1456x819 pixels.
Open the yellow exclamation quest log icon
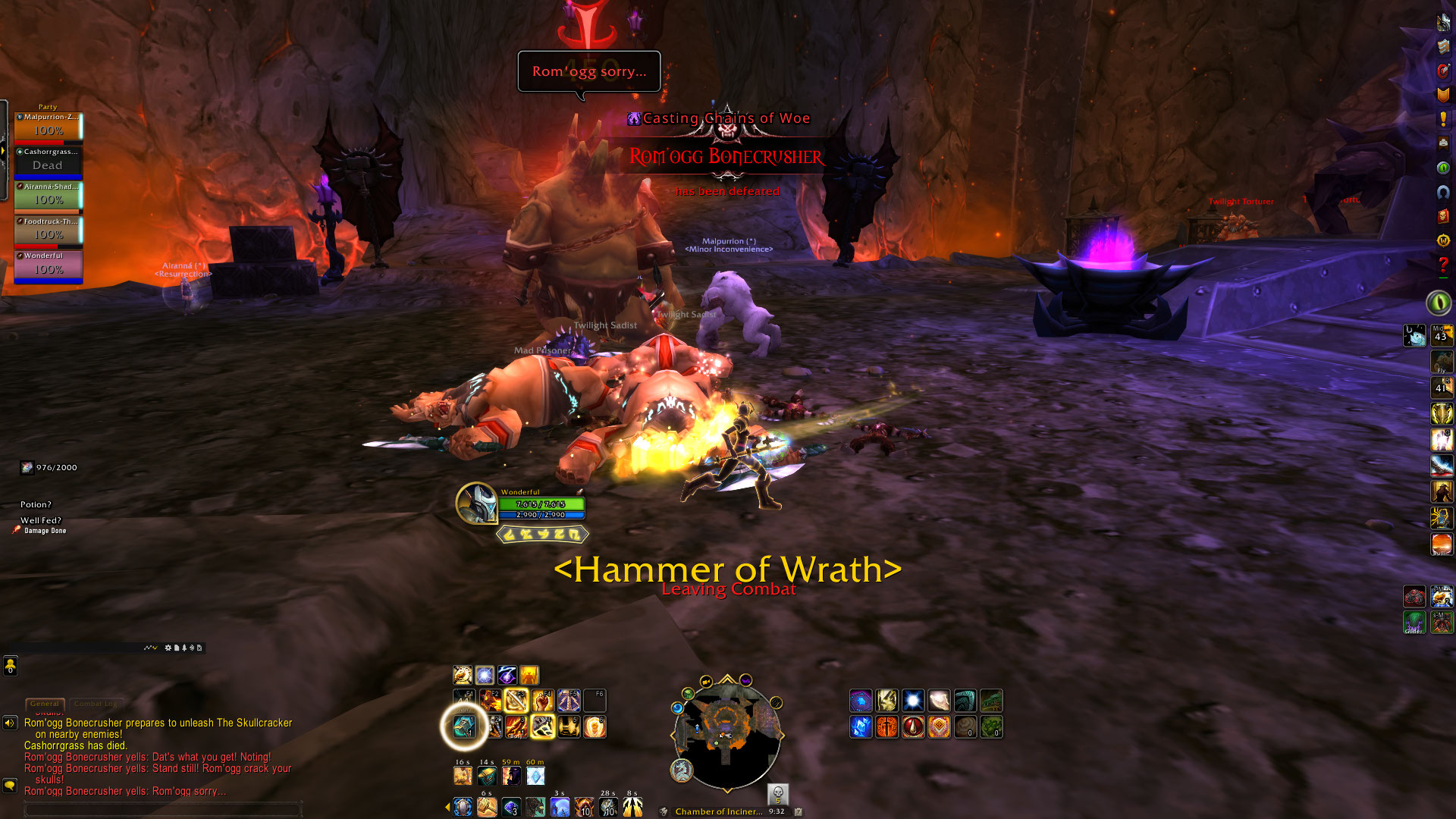coord(1443,119)
